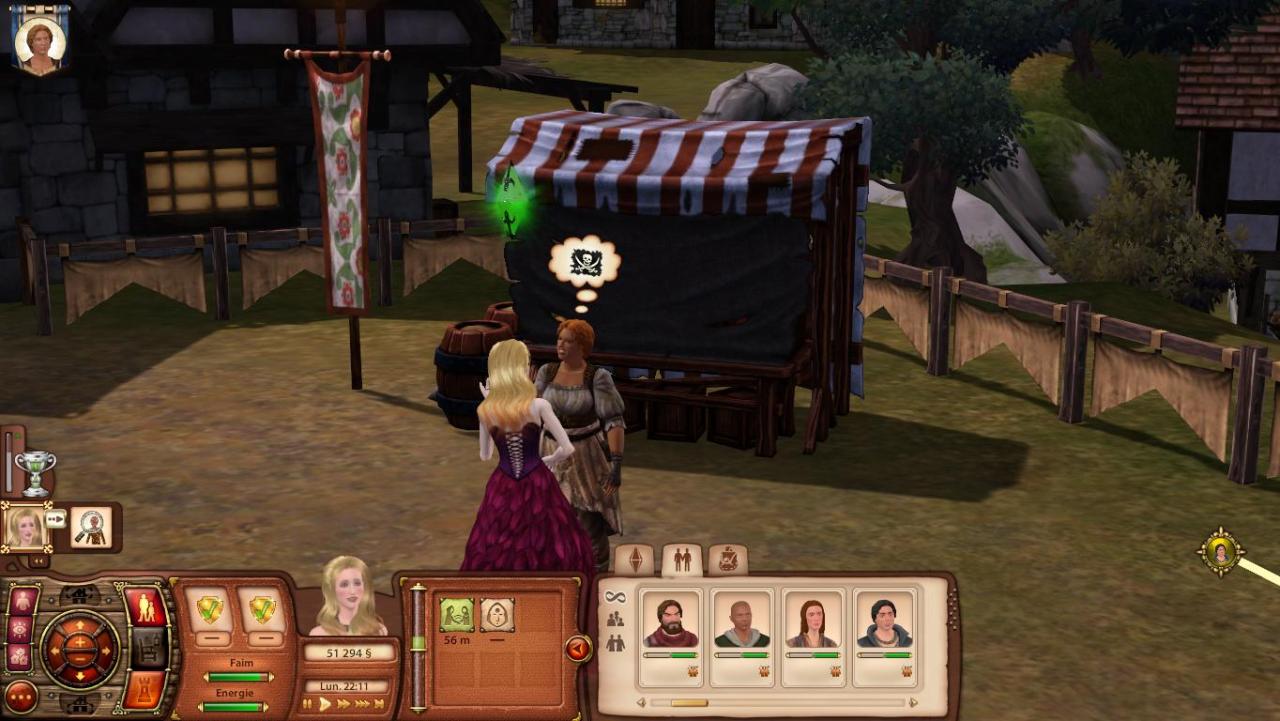This screenshot has width=1280, height=721.
Task: Click the gold-framed portrait edge marker
Action: tap(1221, 552)
